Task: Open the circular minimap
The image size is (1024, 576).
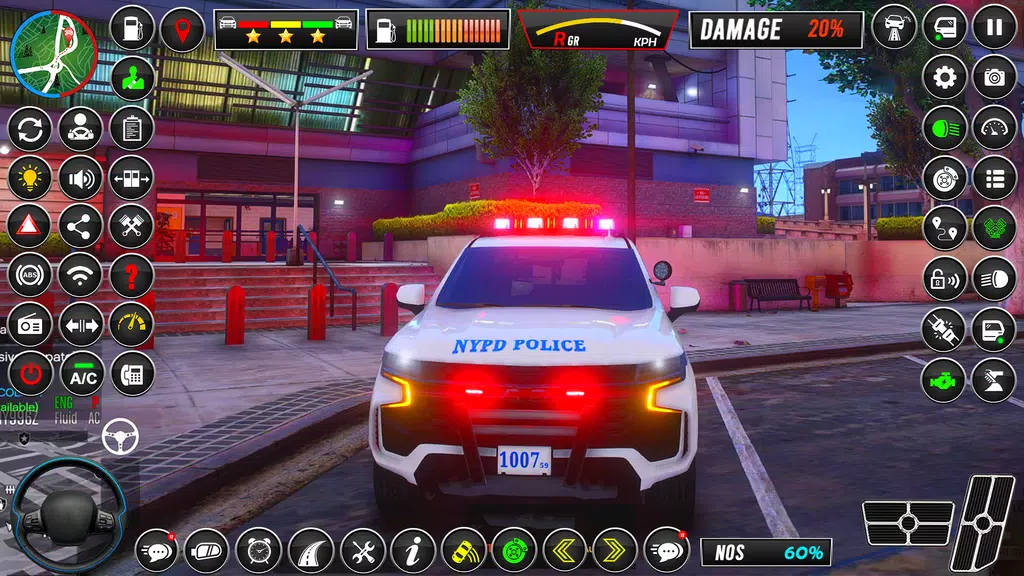Action: point(53,52)
